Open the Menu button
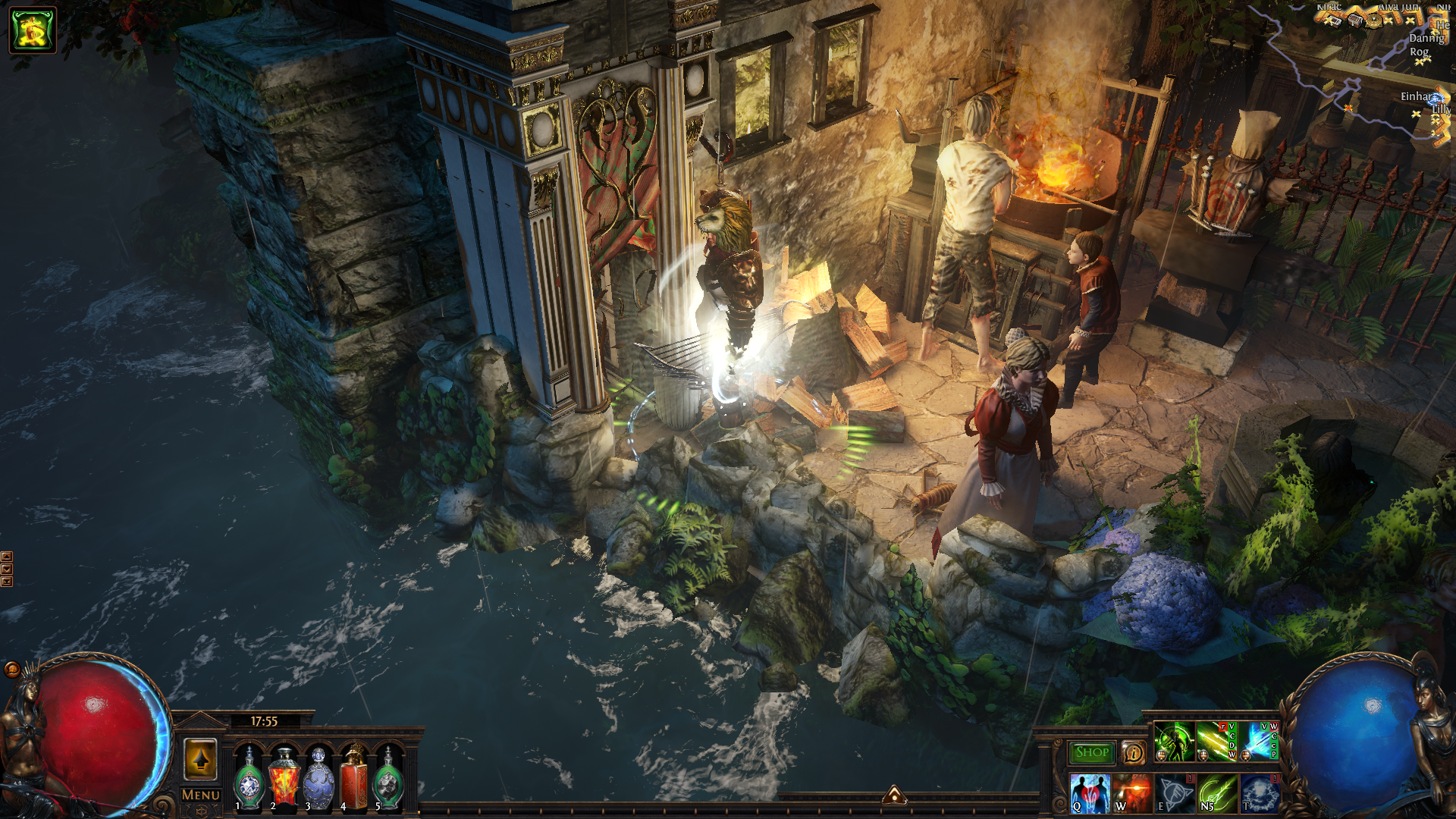The image size is (1456, 819). [x=200, y=795]
